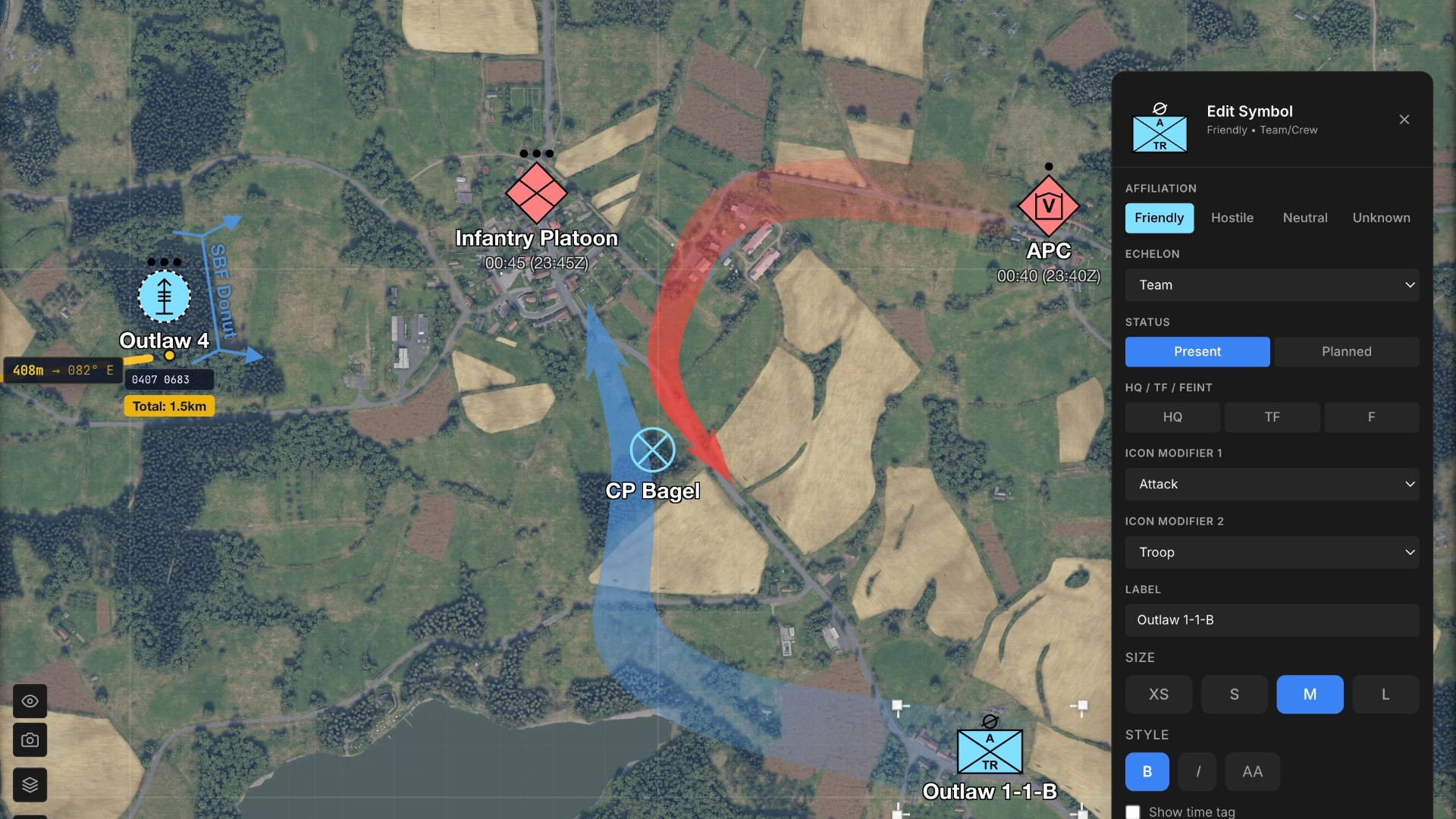Enable the Show time tag checkbox

point(1132,811)
